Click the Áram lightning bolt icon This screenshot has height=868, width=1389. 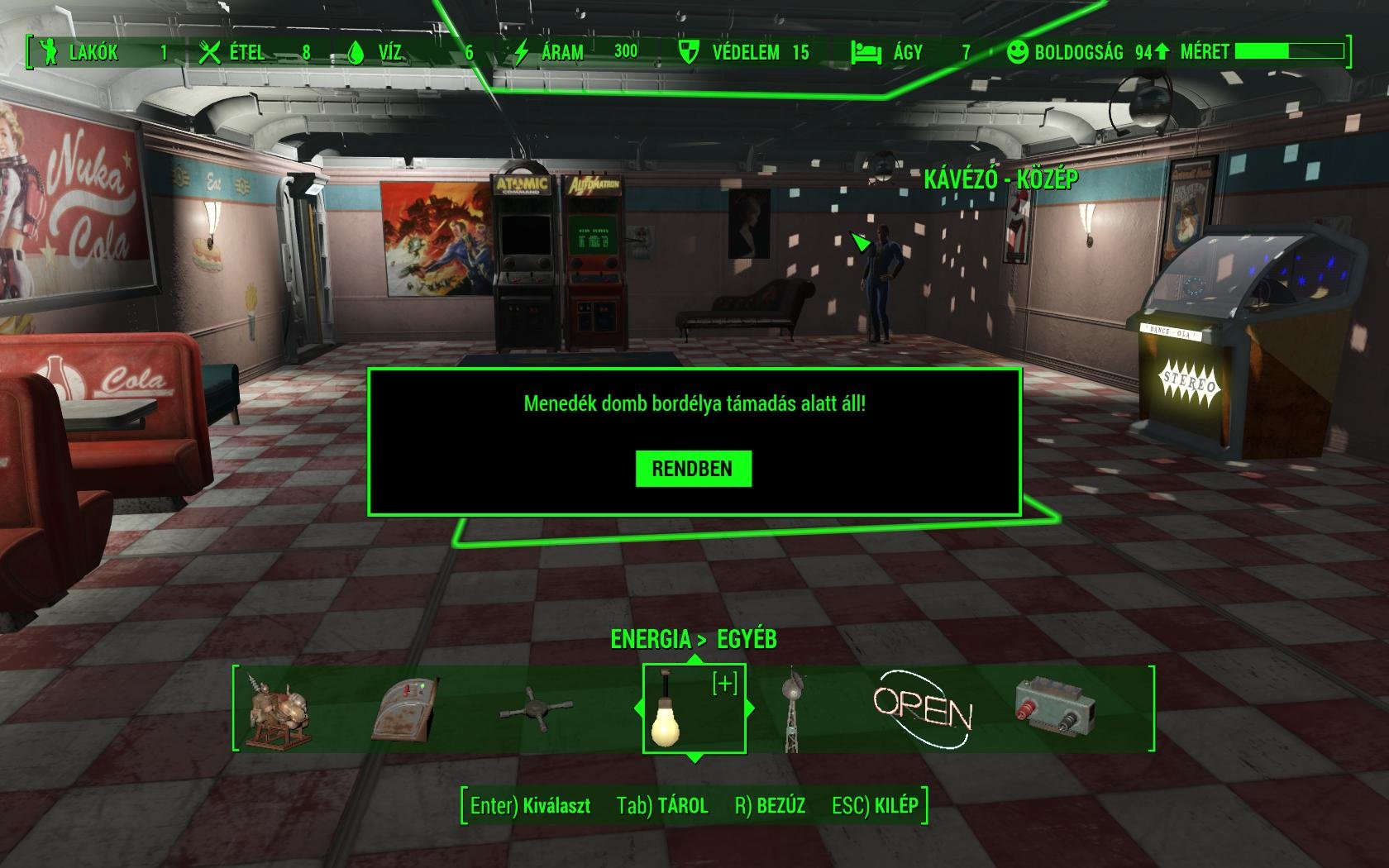[522, 52]
